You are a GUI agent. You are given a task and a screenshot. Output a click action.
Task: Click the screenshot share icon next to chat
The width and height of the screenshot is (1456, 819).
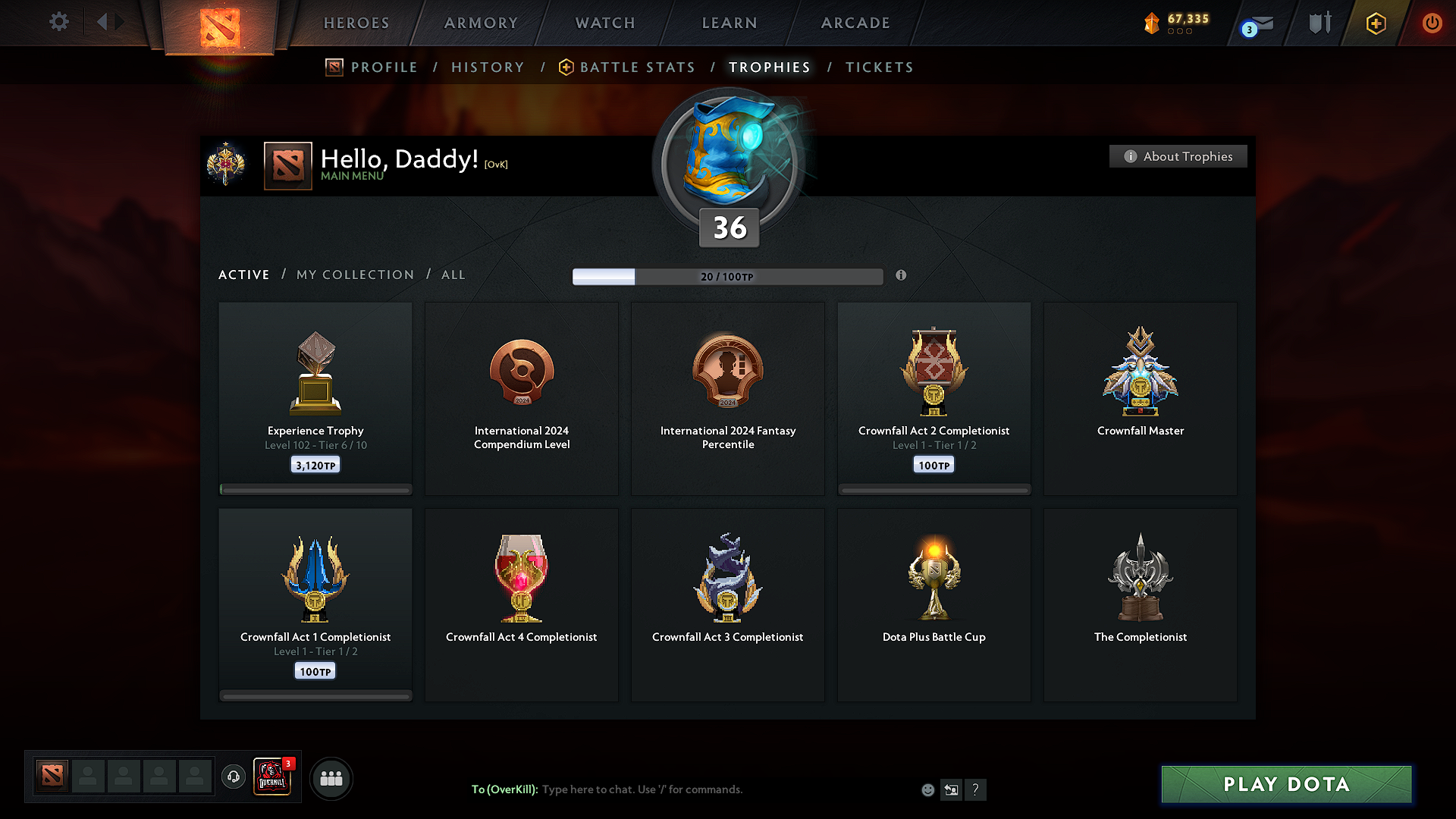[951, 789]
